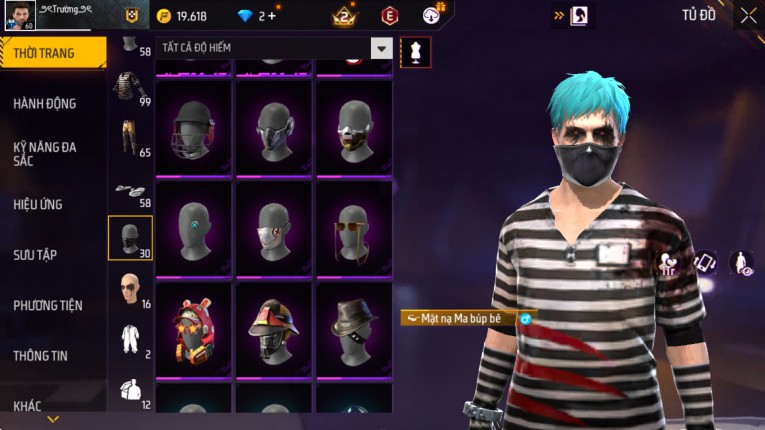Choose the red star-eyed bunny mask

[x=194, y=330]
